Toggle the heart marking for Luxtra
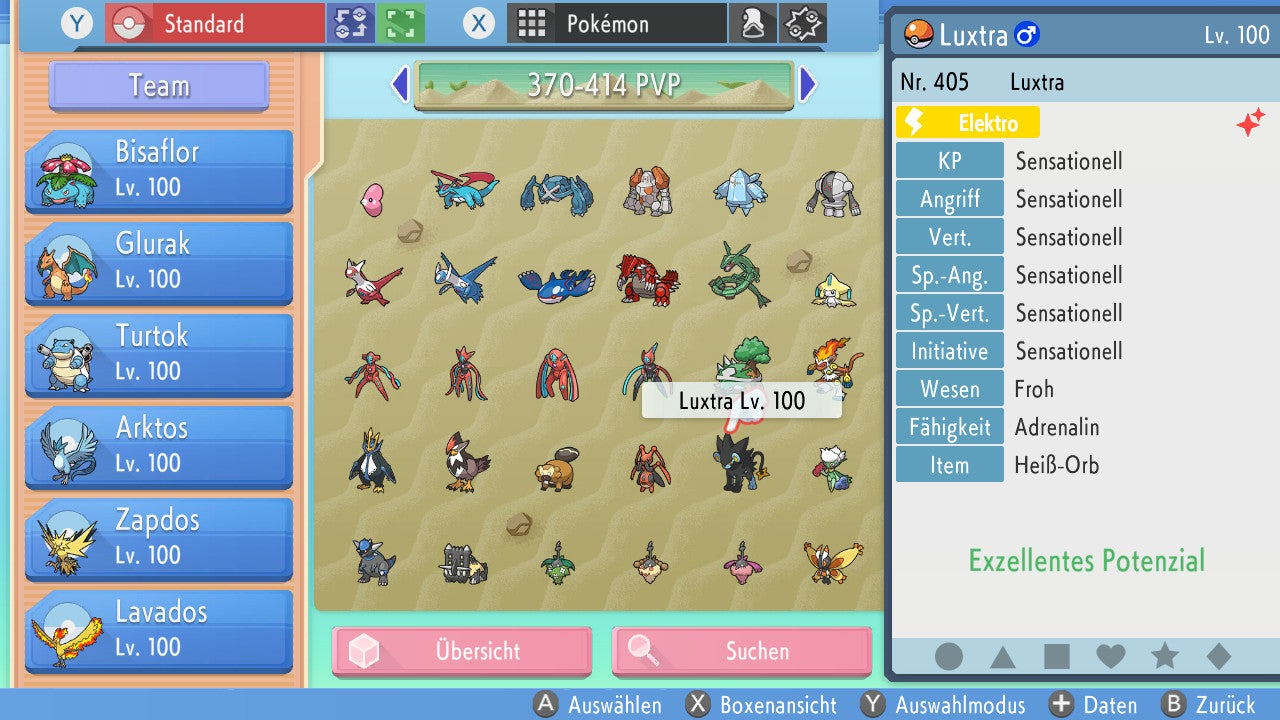This screenshot has height=720, width=1280. click(x=1111, y=657)
